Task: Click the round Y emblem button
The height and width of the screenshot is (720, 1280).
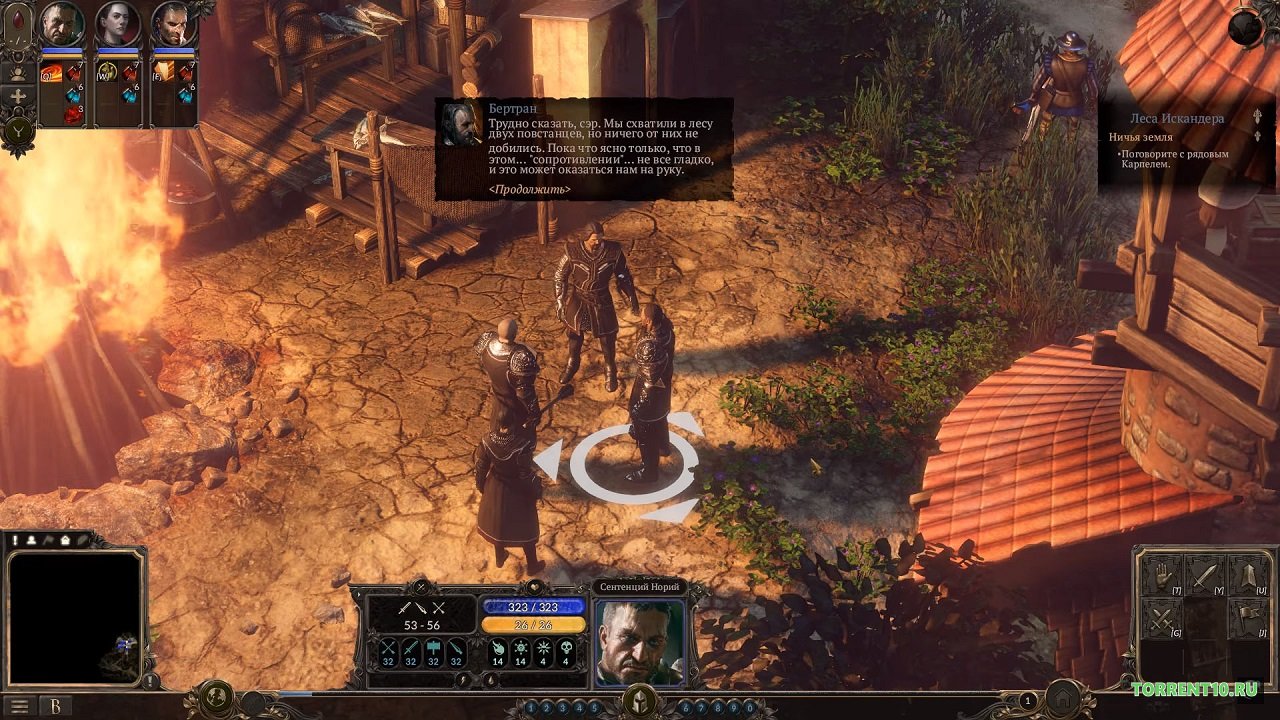Action: [x=18, y=131]
